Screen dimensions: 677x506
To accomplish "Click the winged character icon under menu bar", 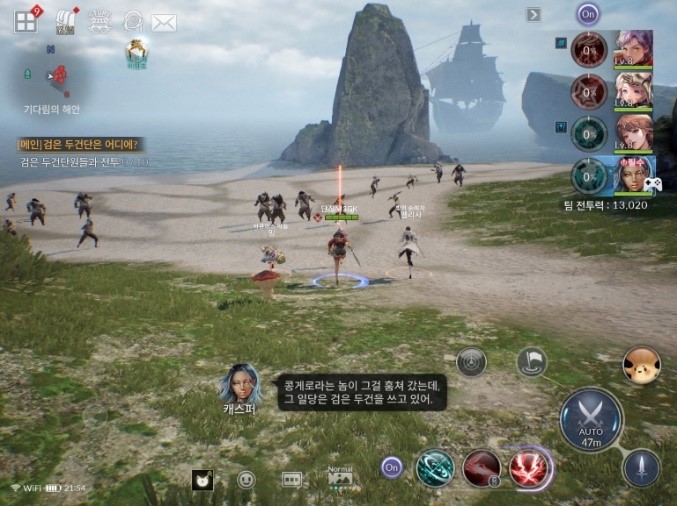I will [x=137, y=52].
